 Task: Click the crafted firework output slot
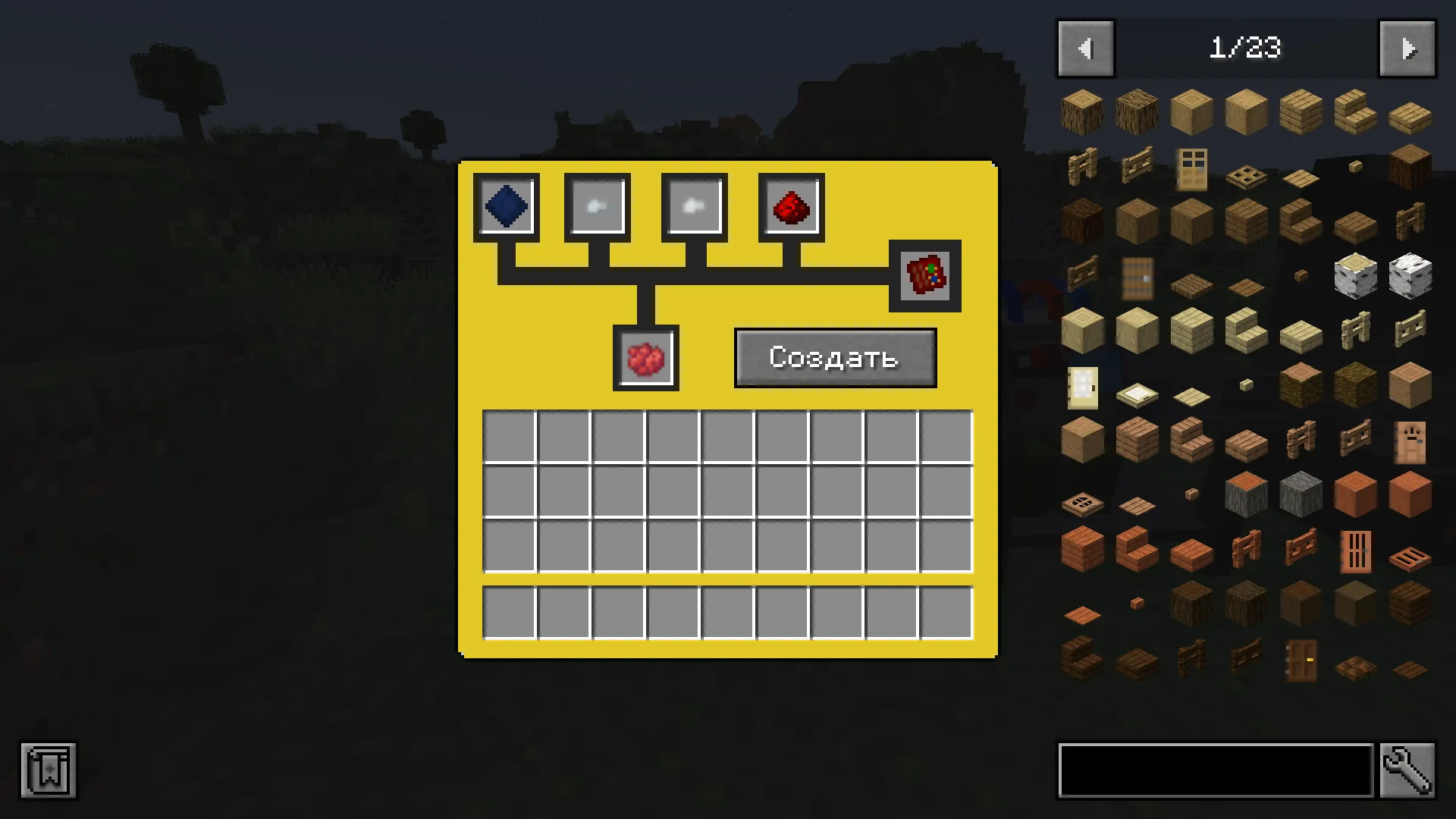pos(924,275)
